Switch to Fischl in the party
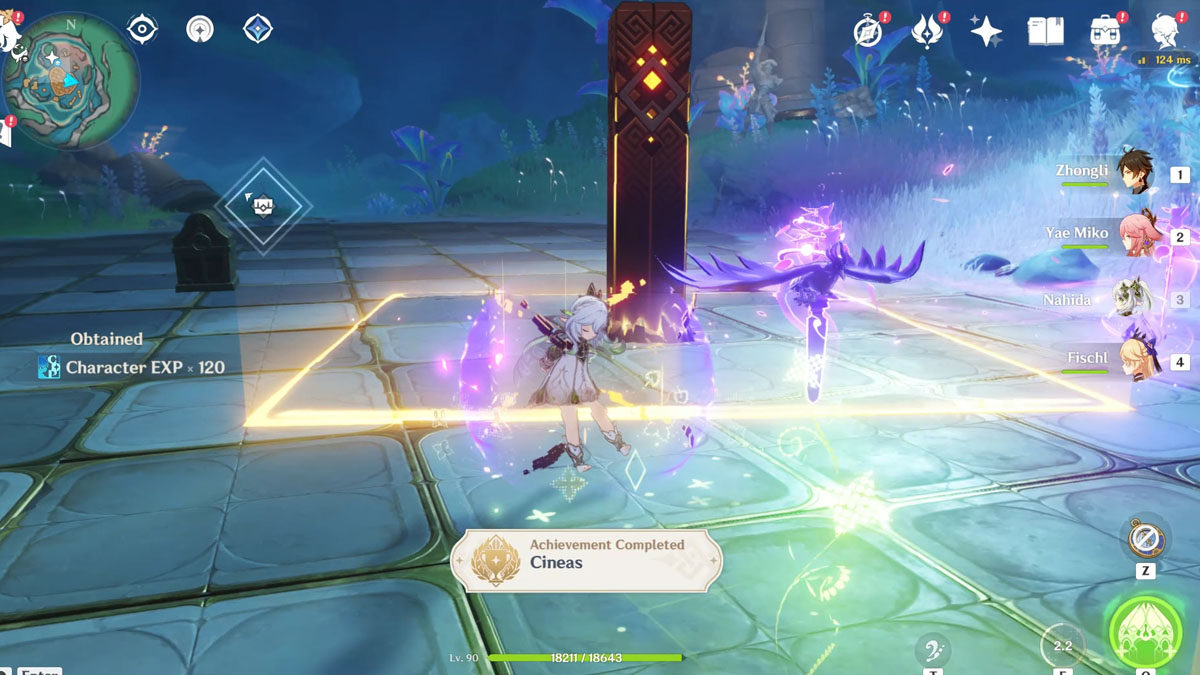 click(x=1134, y=361)
